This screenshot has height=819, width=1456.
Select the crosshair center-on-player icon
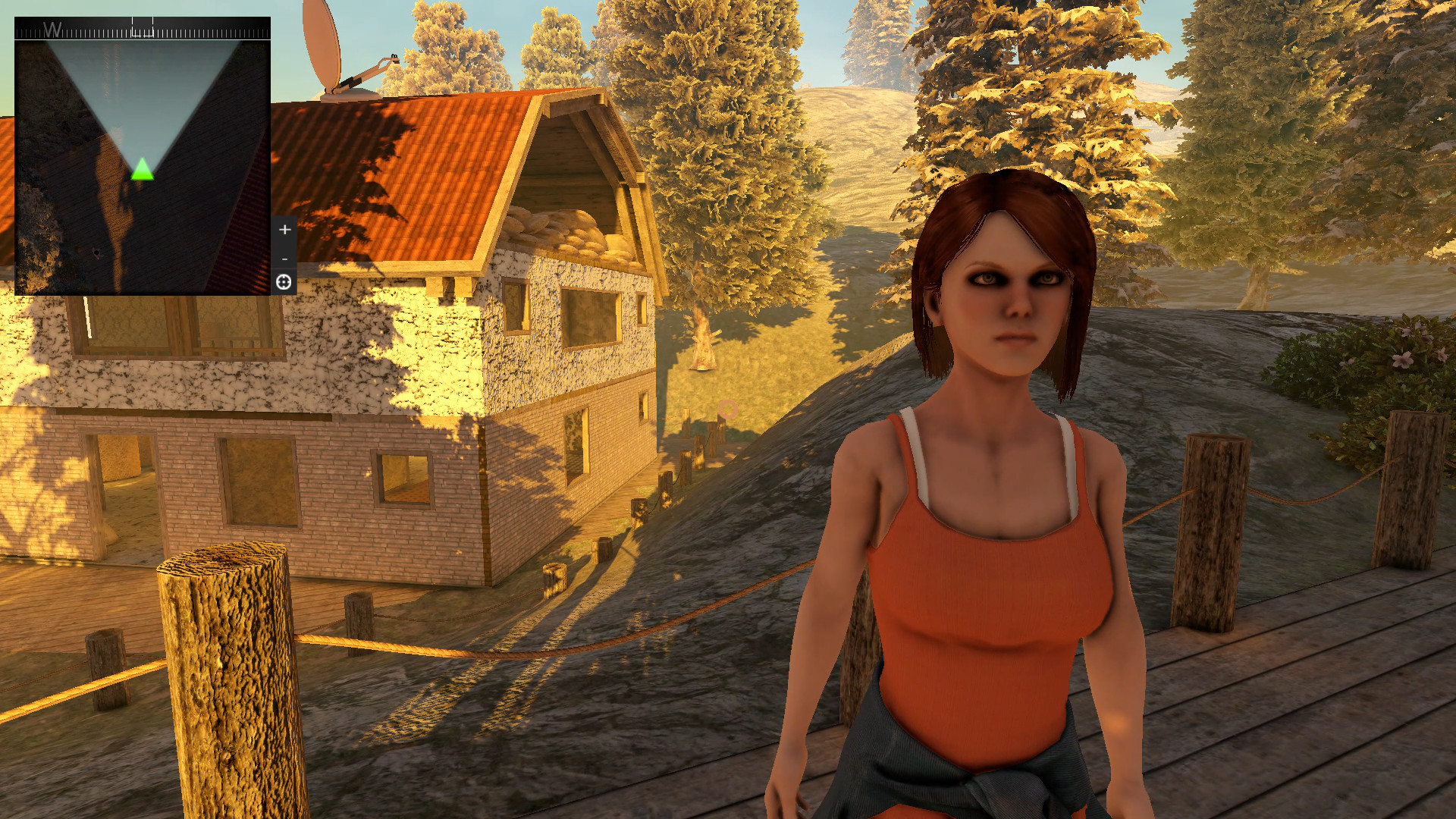pyautogui.click(x=284, y=282)
